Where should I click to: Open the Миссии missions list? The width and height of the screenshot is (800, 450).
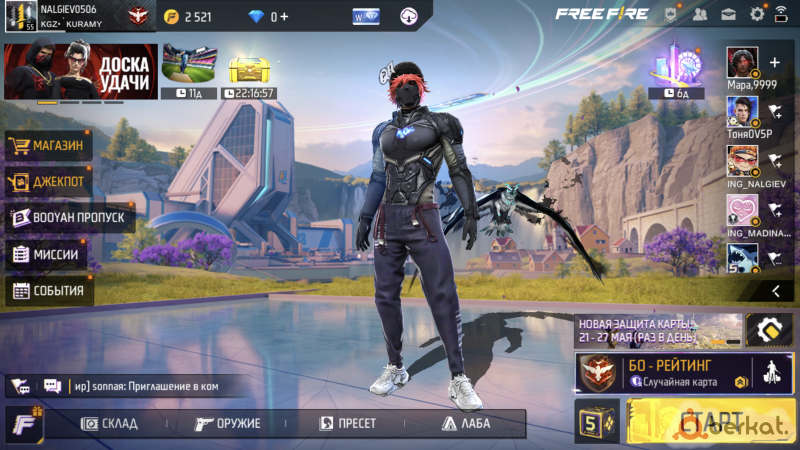click(x=46, y=254)
